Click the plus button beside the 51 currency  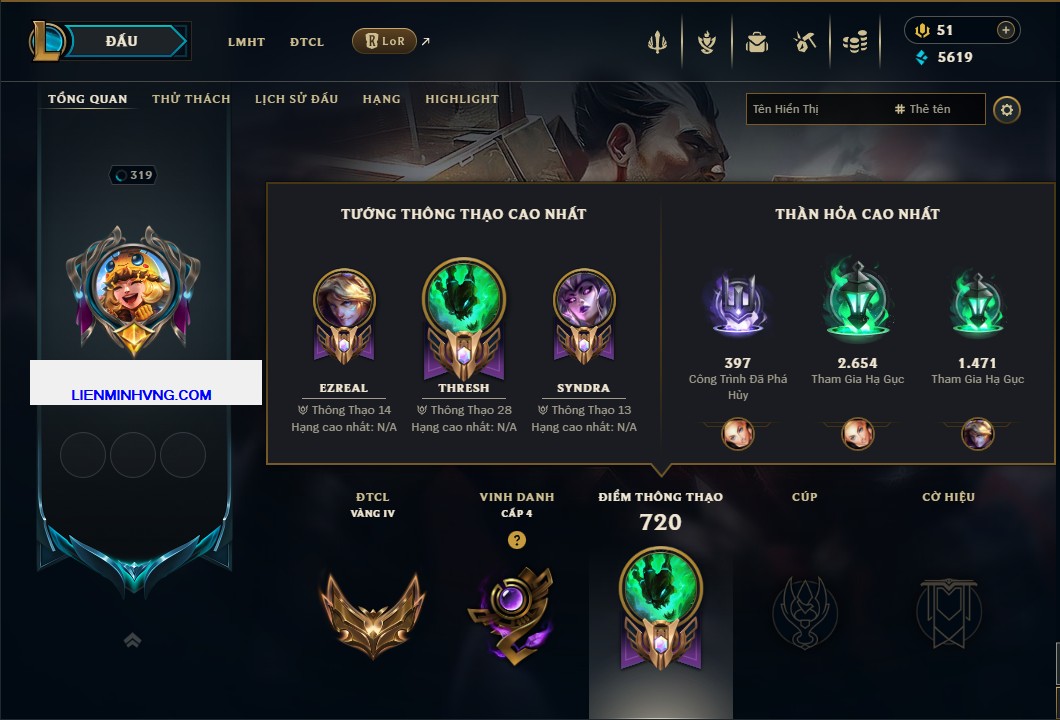tap(1006, 30)
